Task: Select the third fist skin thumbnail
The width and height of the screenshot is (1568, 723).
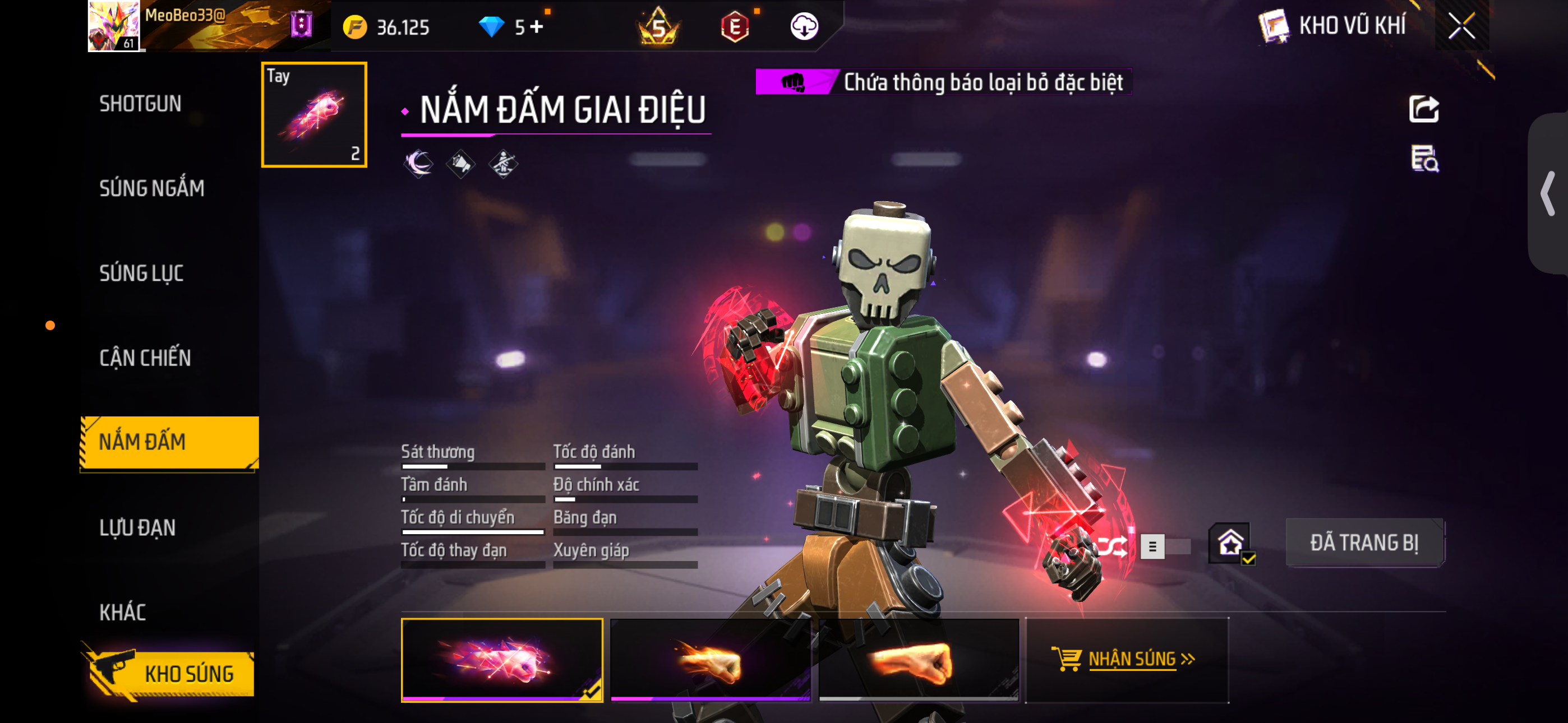Action: [918, 661]
